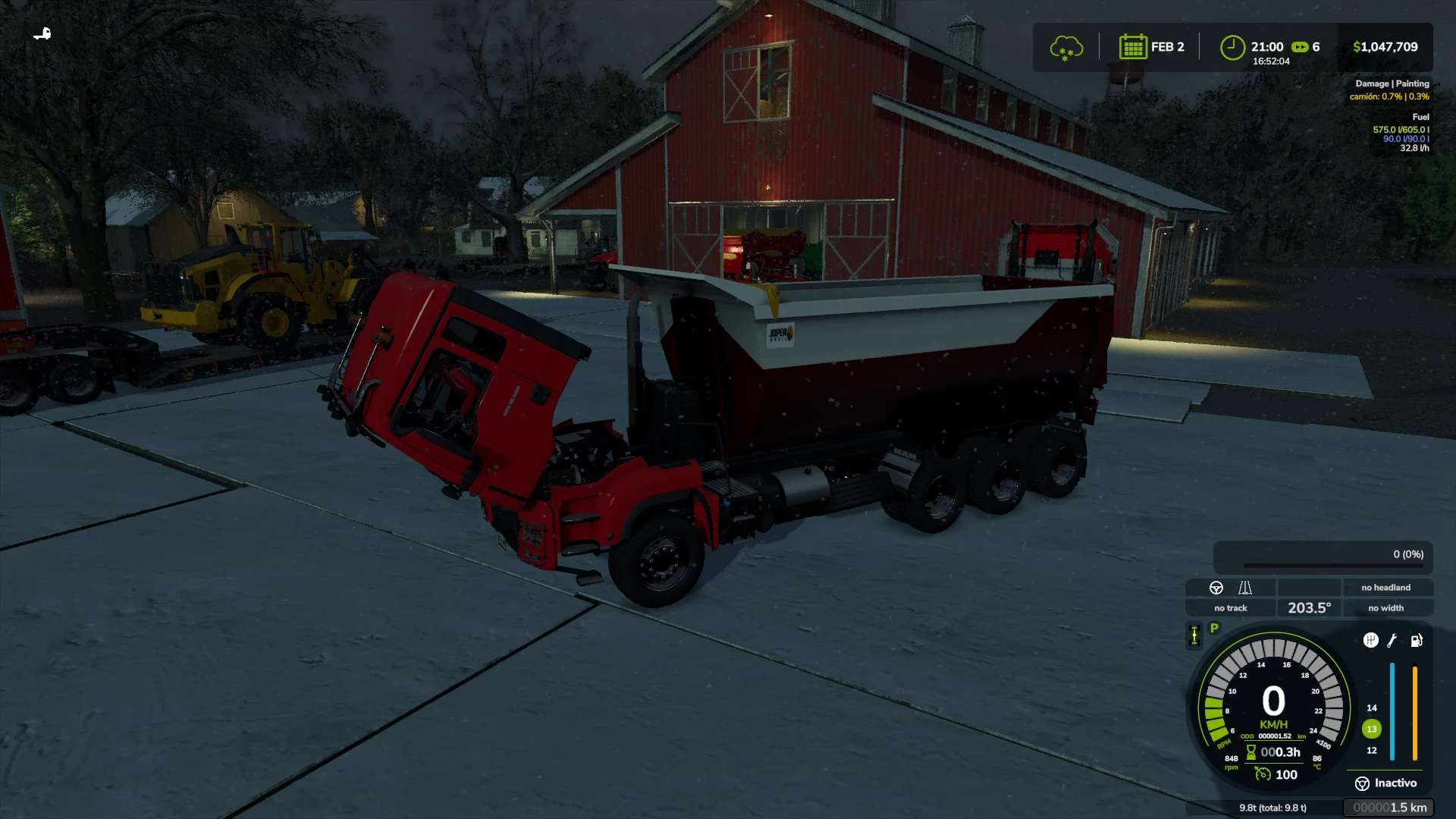Image resolution: width=1456 pixels, height=819 pixels.
Task: Open the calendar icon beside FEB 2
Action: click(x=1132, y=47)
